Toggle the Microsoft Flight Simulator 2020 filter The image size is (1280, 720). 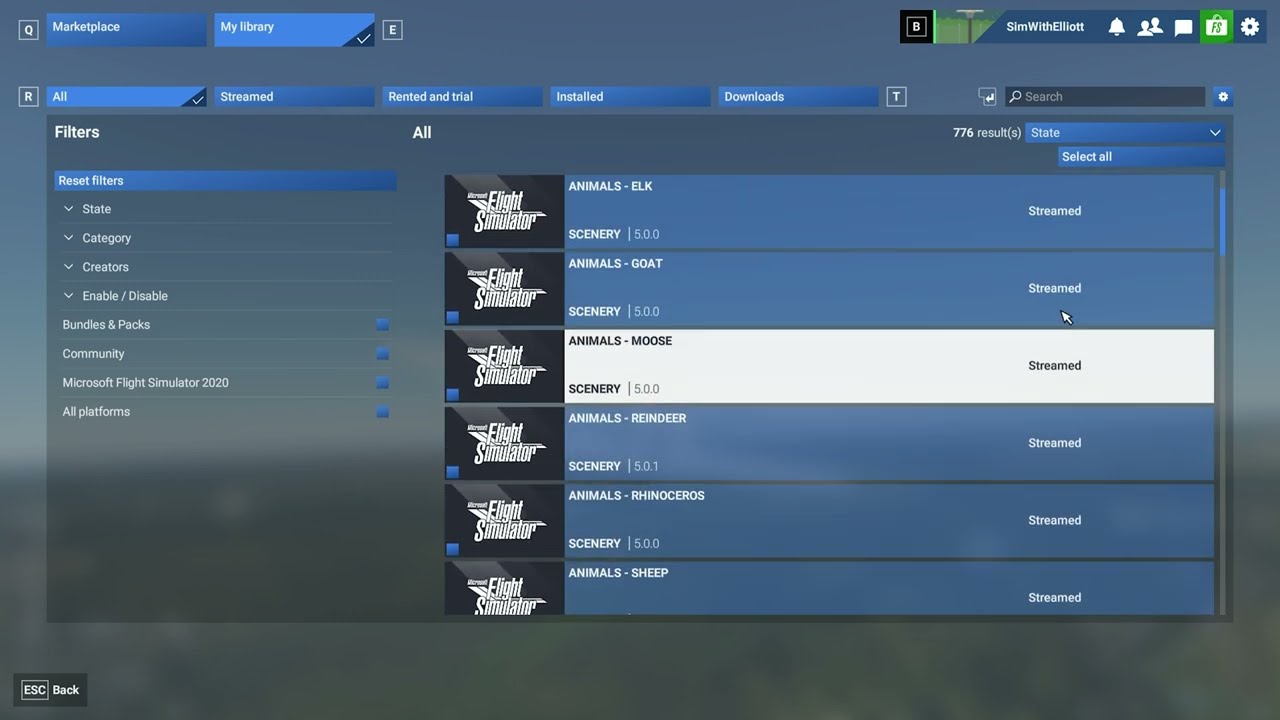click(382, 383)
